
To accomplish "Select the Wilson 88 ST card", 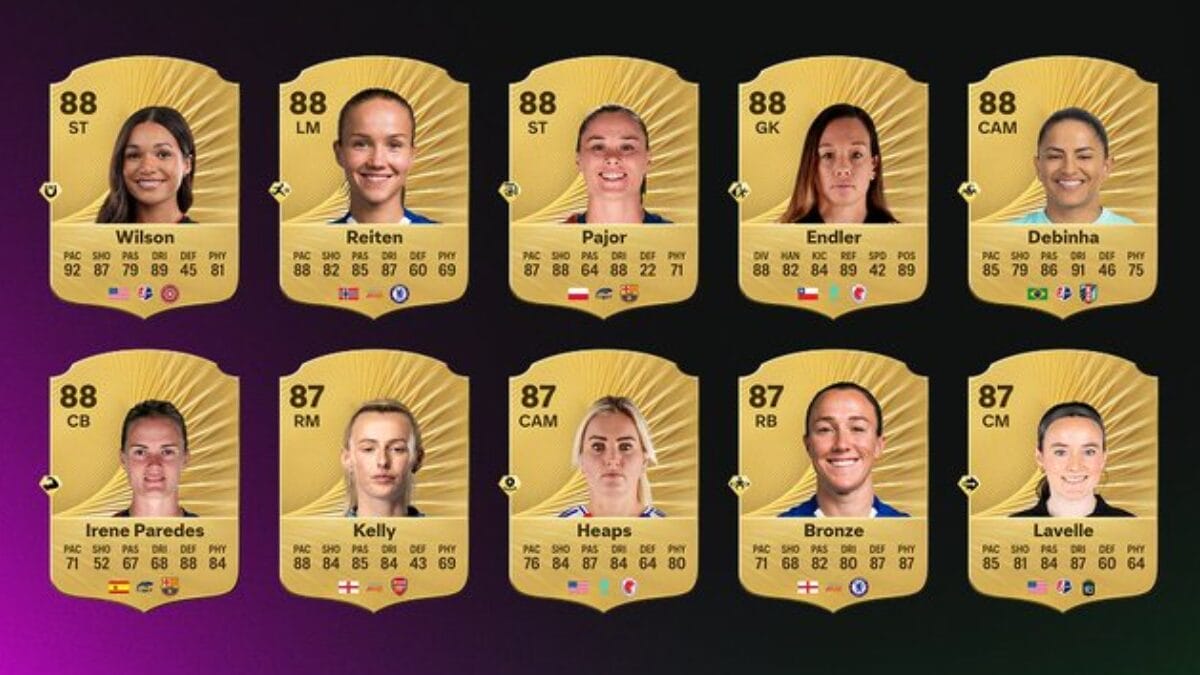I will pyautogui.click(x=144, y=185).
